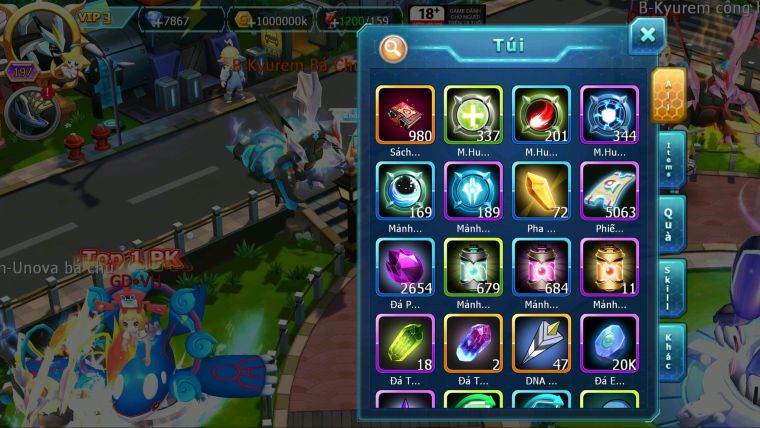This screenshot has height=428, width=760.
Task: Pick the blue shield item with 344
Action: pyautogui.click(x=609, y=115)
